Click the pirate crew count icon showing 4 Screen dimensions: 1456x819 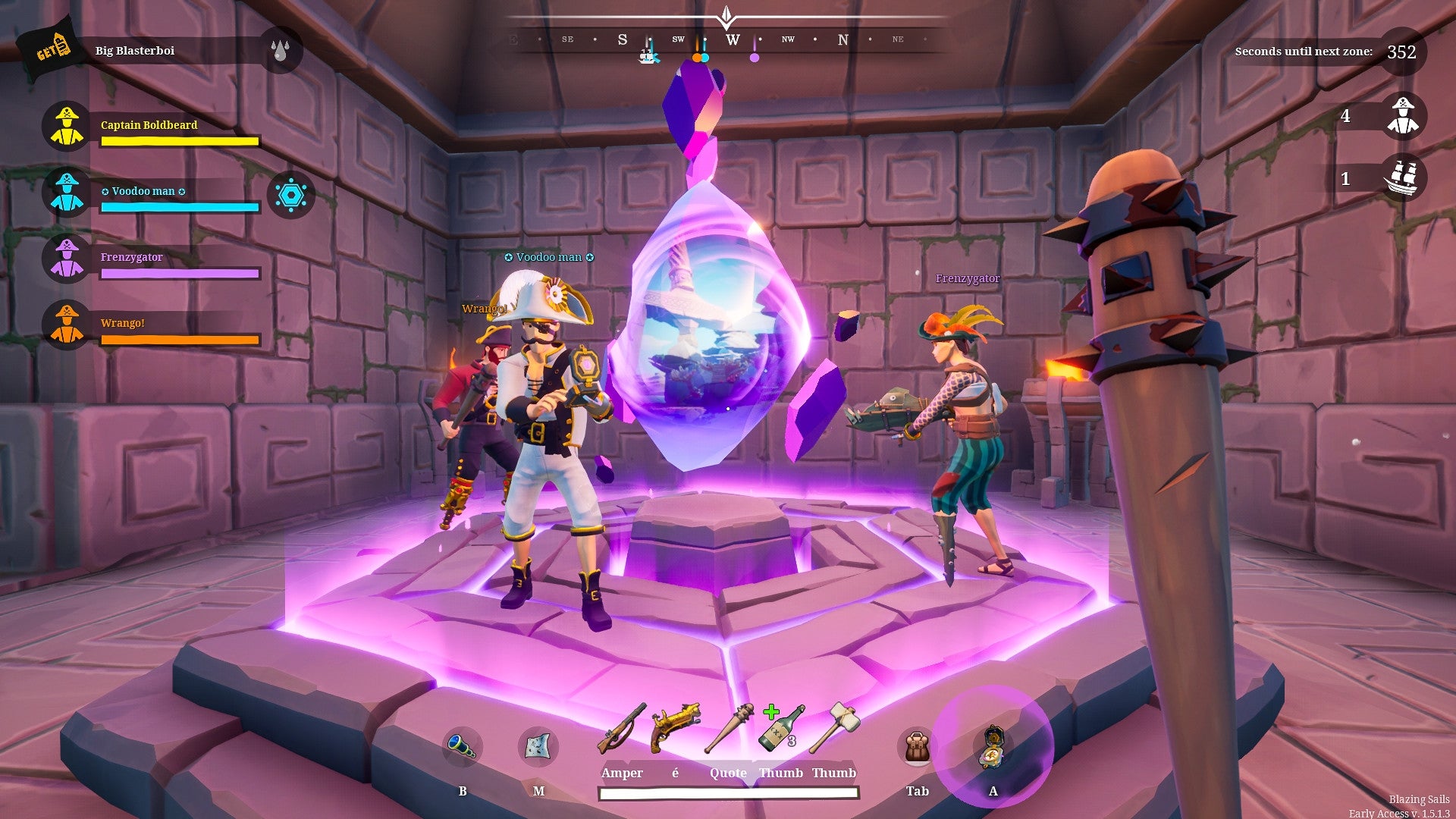pyautogui.click(x=1402, y=115)
